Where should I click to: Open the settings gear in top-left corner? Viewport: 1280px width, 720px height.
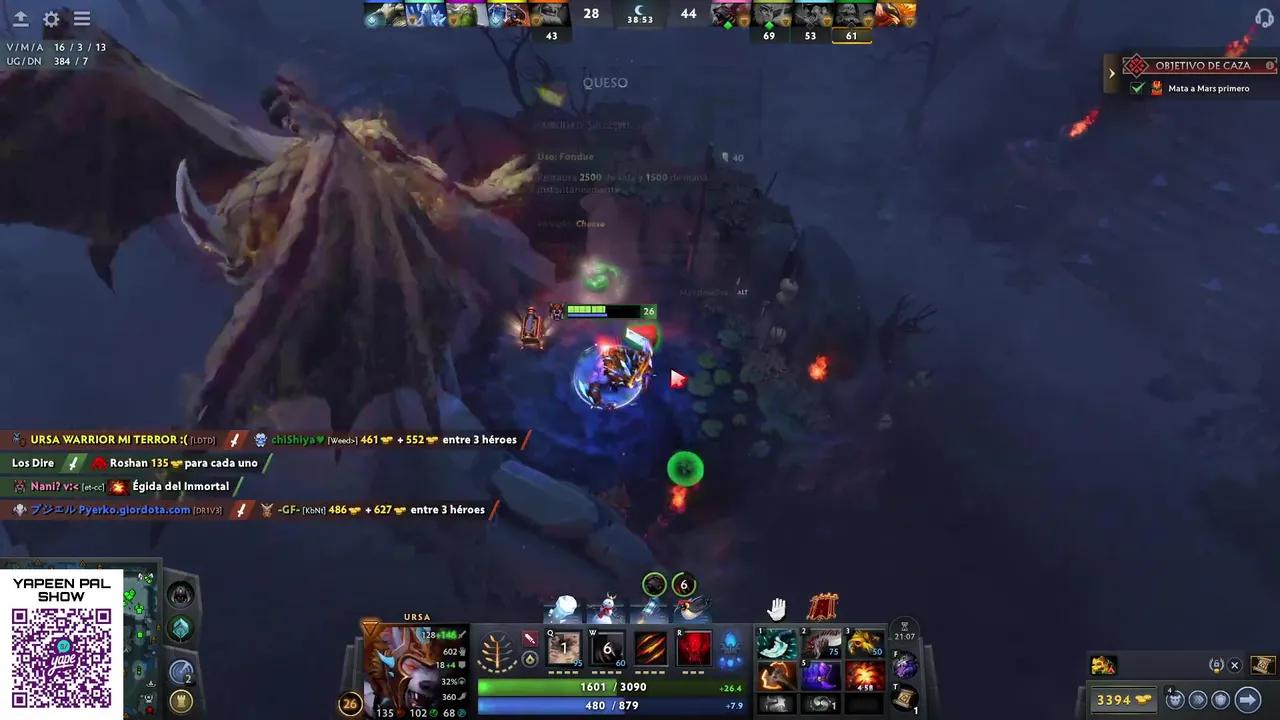click(x=50, y=18)
